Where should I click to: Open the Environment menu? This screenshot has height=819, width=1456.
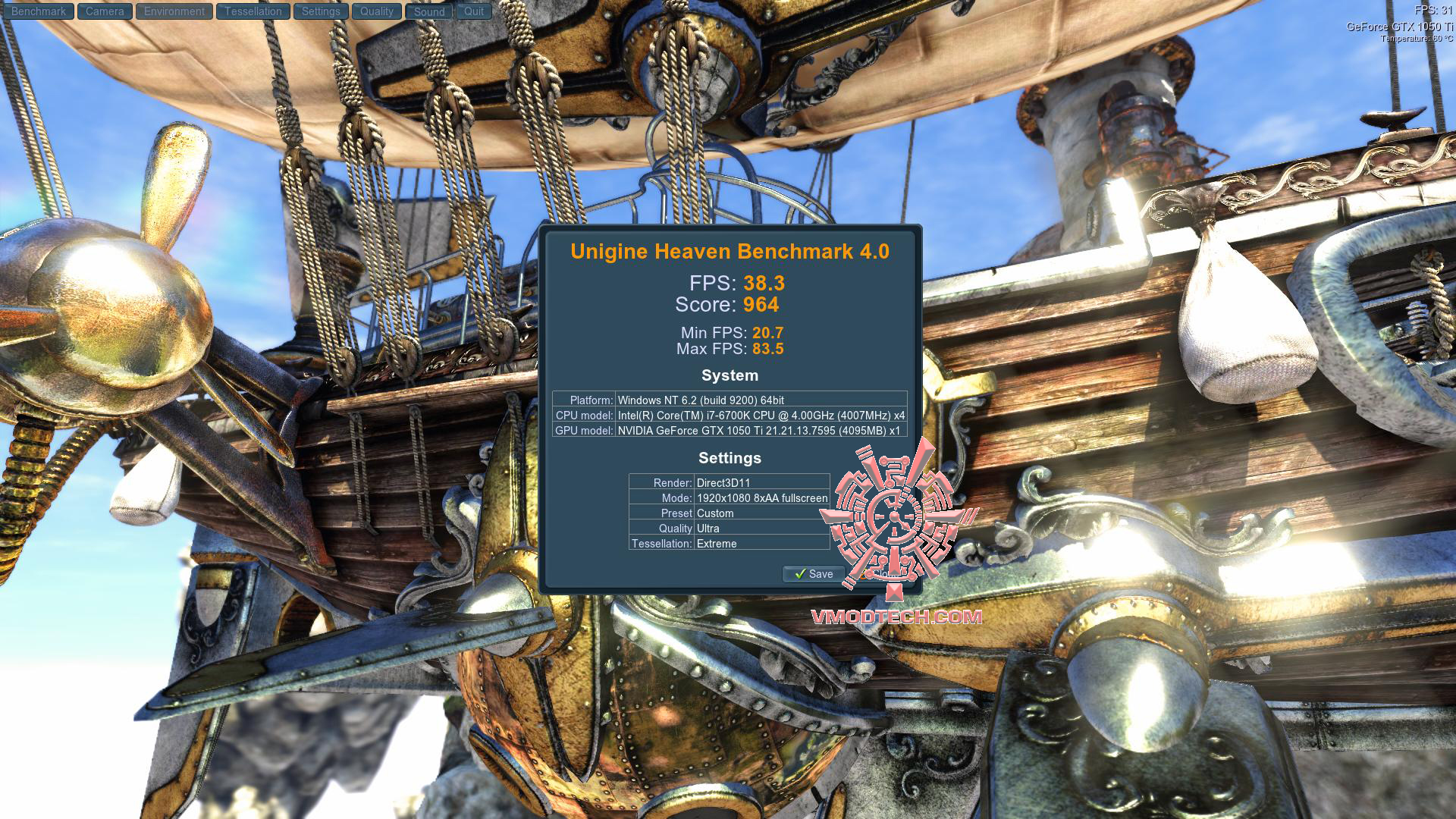tap(174, 11)
